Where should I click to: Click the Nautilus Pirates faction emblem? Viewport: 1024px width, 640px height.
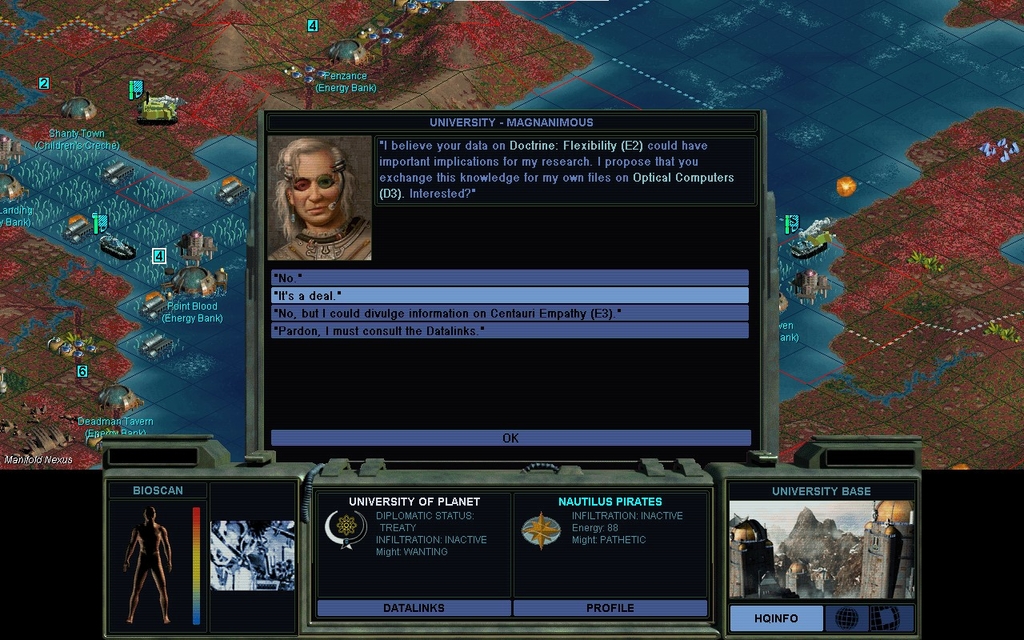[x=541, y=530]
